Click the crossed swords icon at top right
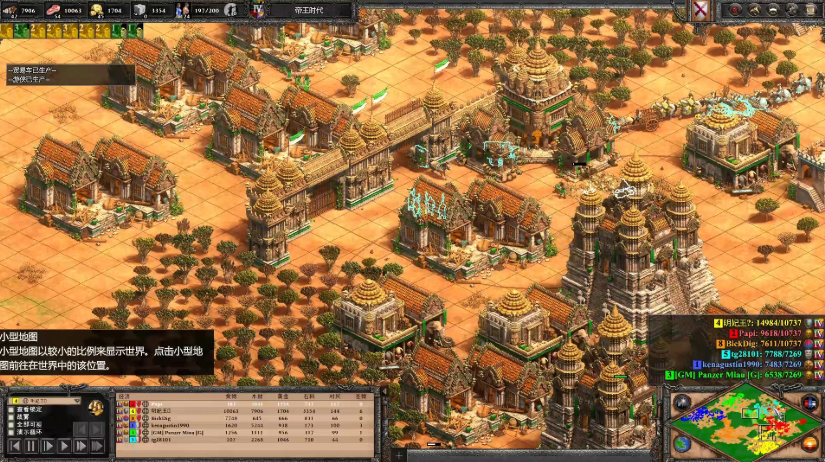Viewport: 825px width, 462px height. (x=702, y=10)
